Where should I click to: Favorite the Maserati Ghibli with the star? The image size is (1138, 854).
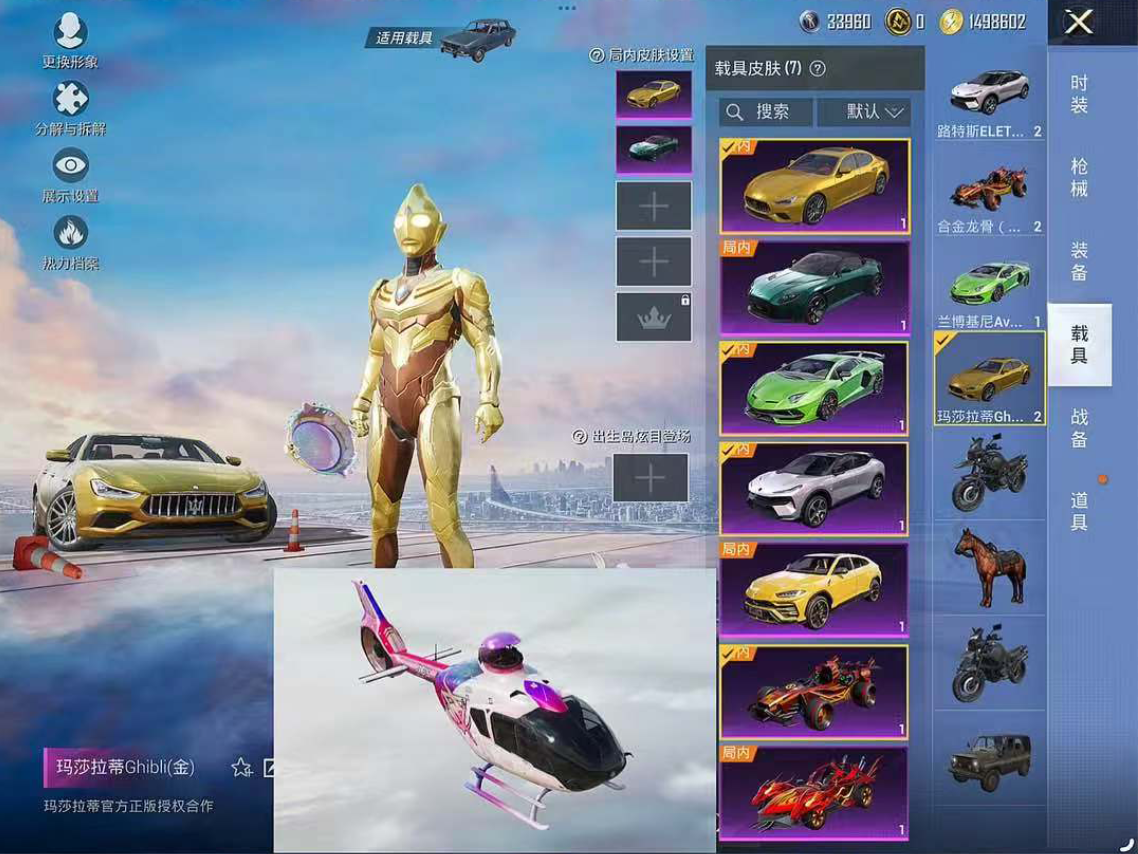pyautogui.click(x=241, y=767)
